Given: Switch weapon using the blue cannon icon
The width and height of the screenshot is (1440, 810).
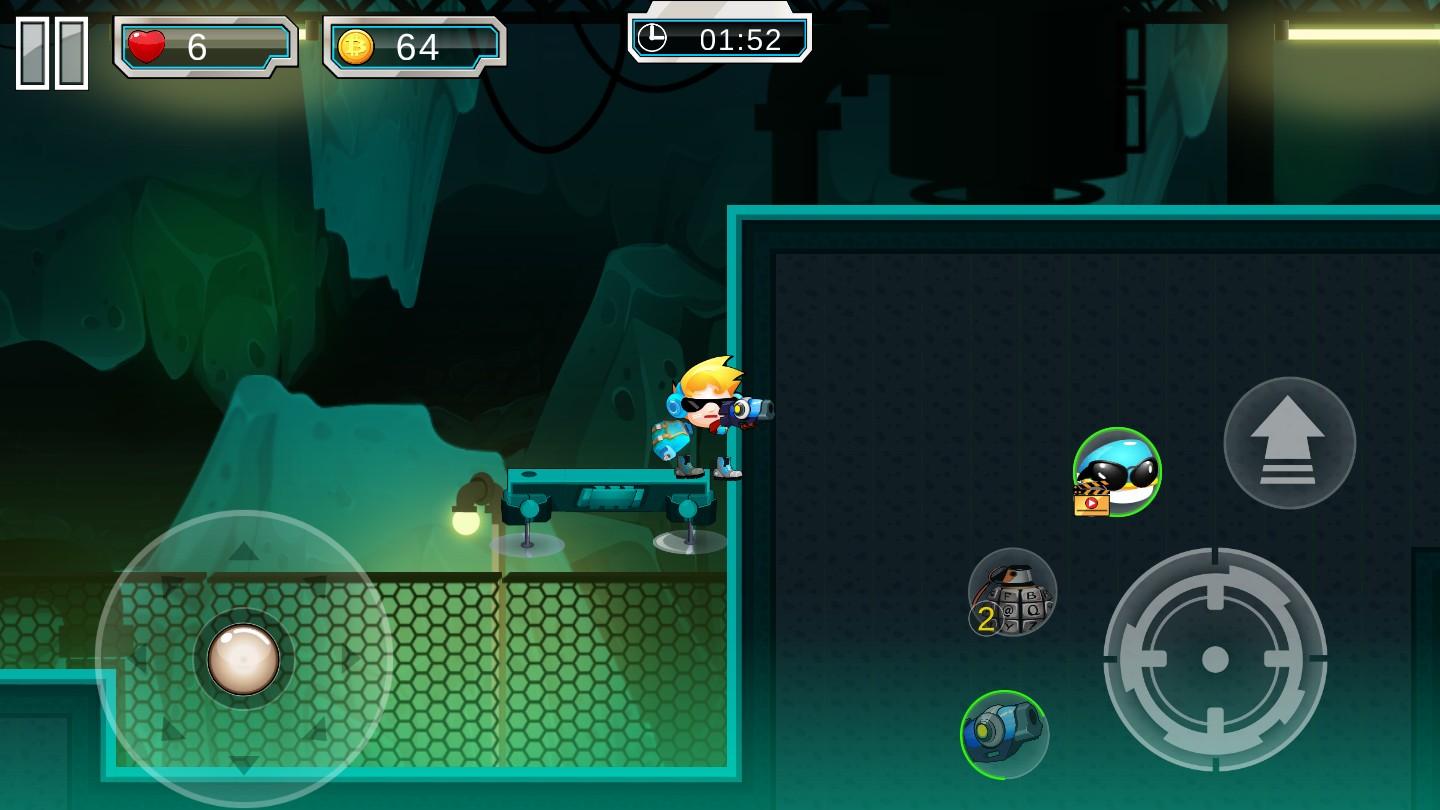Looking at the screenshot, I should [x=1004, y=734].
